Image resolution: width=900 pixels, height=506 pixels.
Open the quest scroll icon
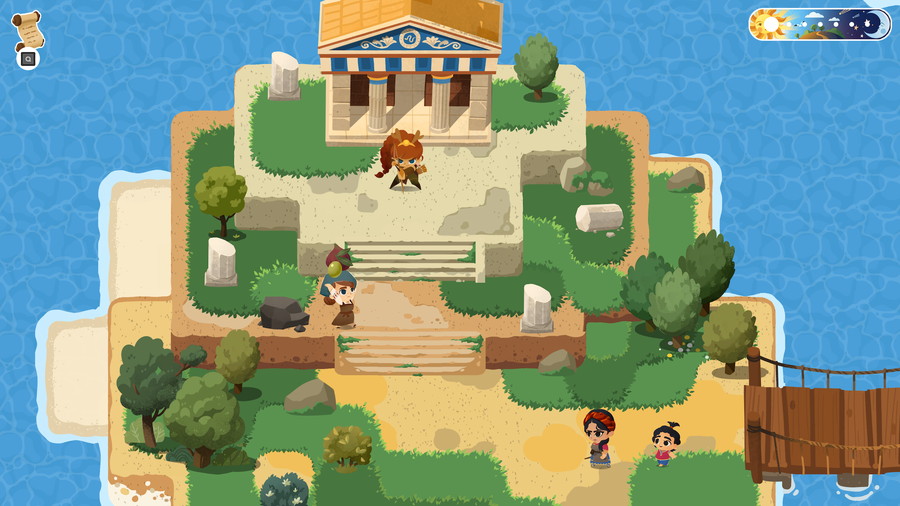[28, 29]
